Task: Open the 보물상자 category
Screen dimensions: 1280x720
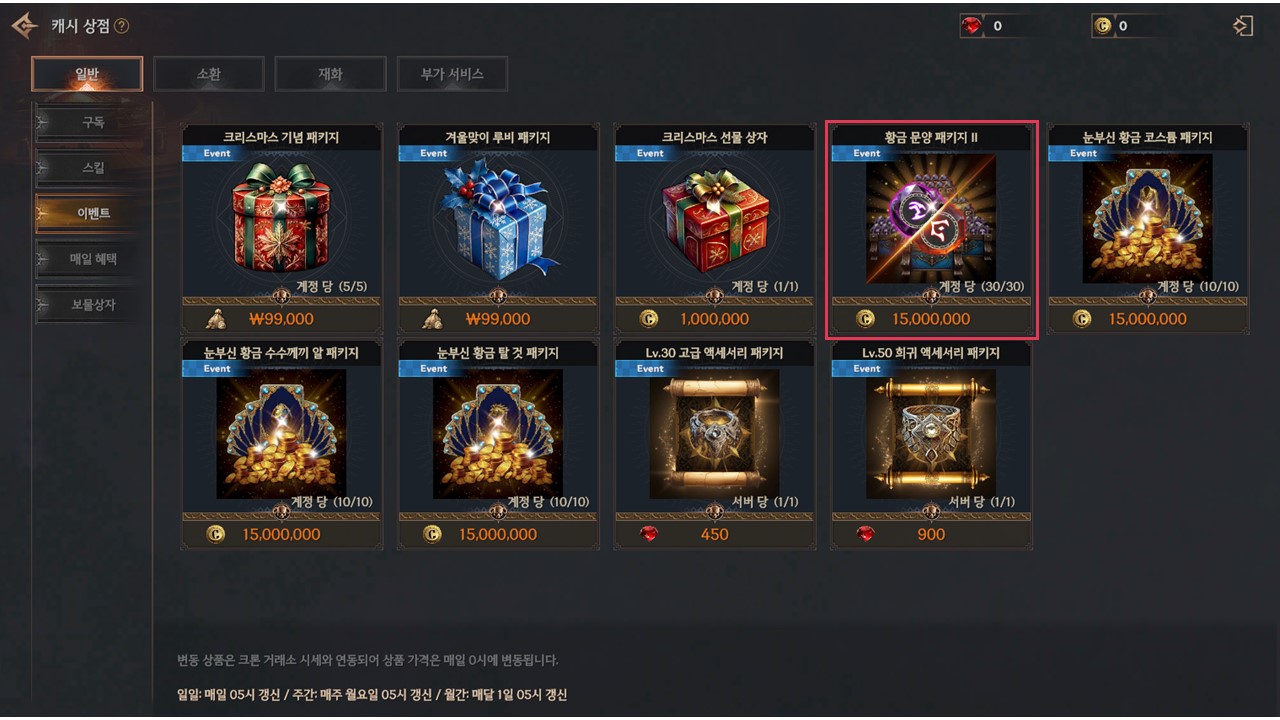Action: [92, 304]
